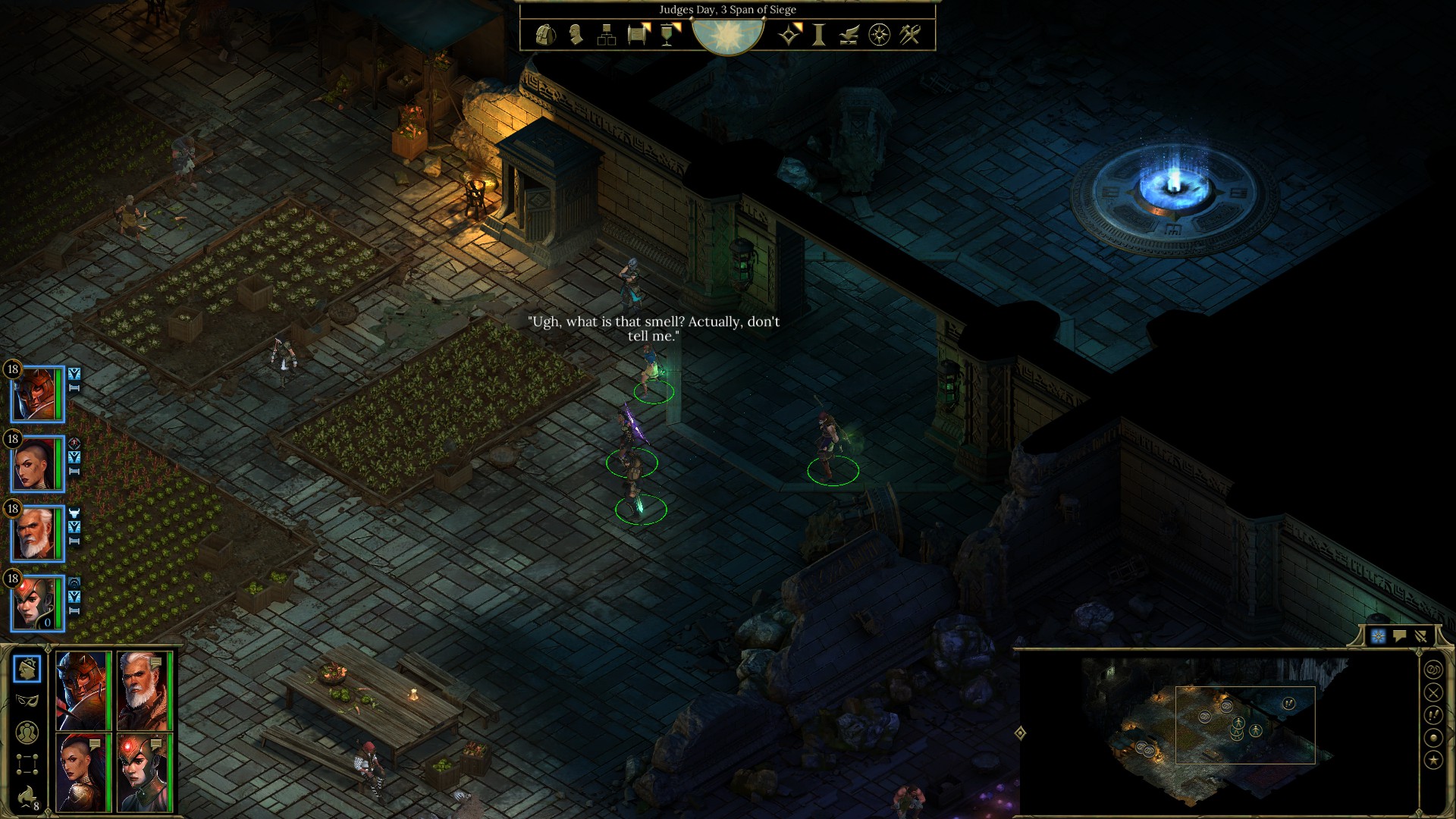
Task: Toggle the crossed-swords minimap filter
Action: (x=1433, y=692)
